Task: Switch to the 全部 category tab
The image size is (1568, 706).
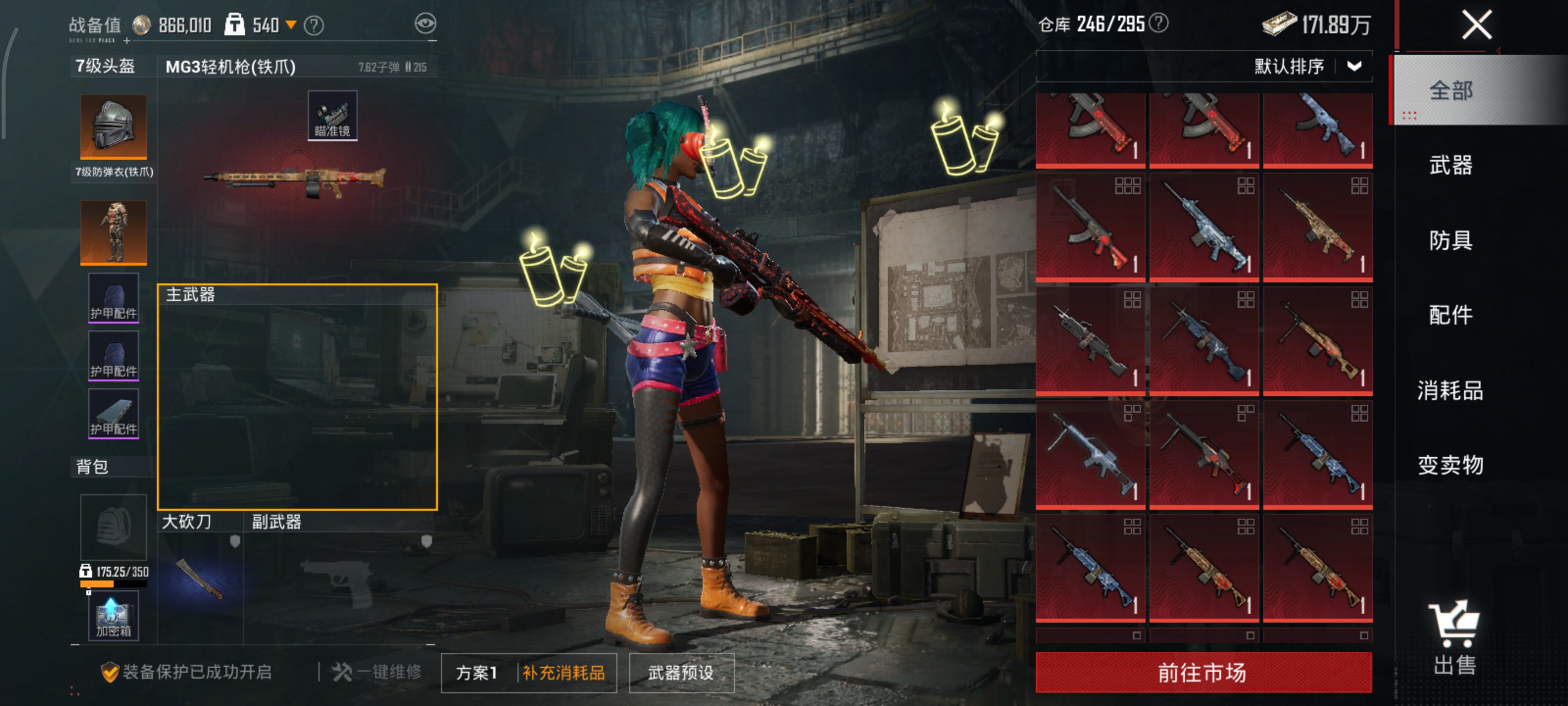Action: [1450, 91]
